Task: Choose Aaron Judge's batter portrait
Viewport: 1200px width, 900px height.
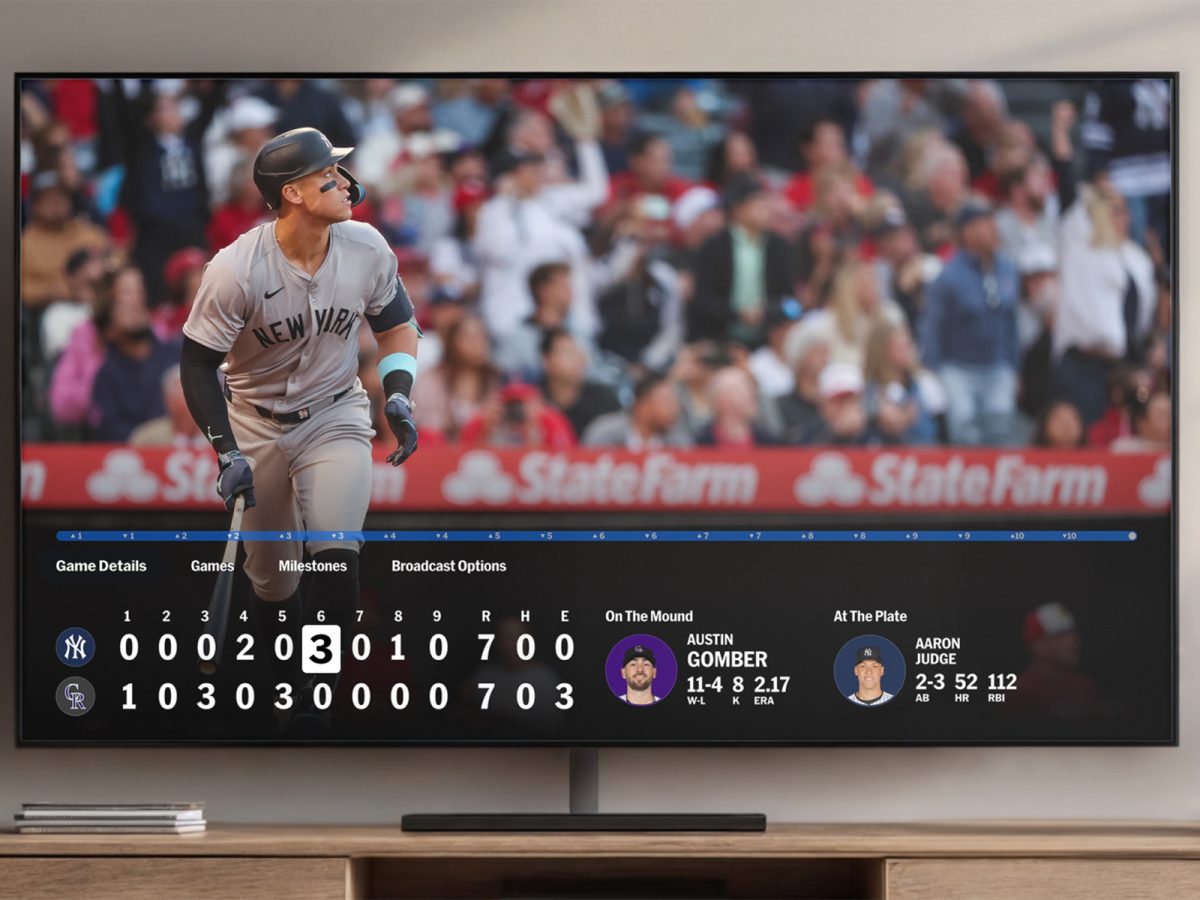Action: (x=869, y=669)
